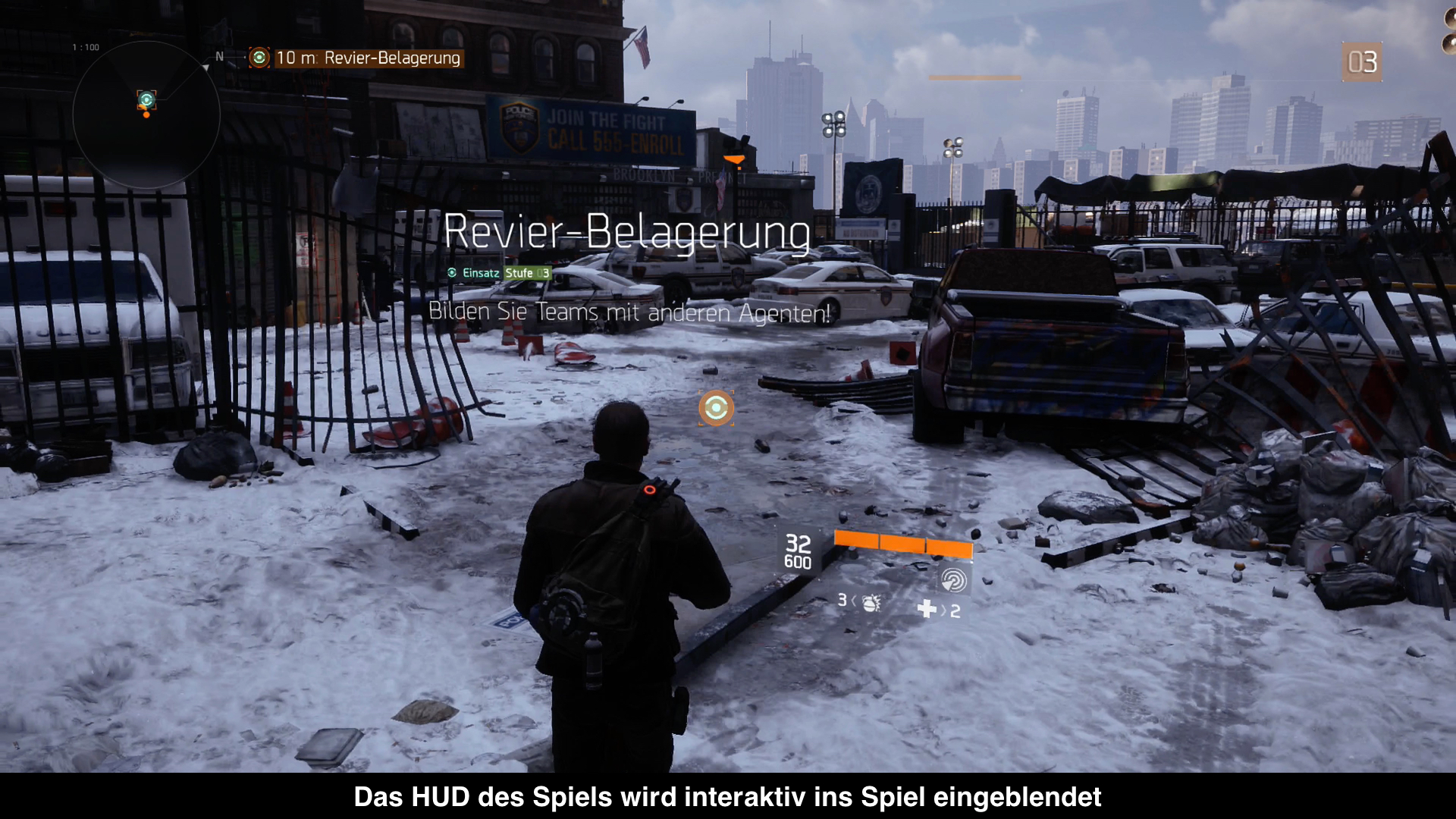The height and width of the screenshot is (819, 1456).
Task: Click the orange mission waypoint marker
Action: coord(716,408)
